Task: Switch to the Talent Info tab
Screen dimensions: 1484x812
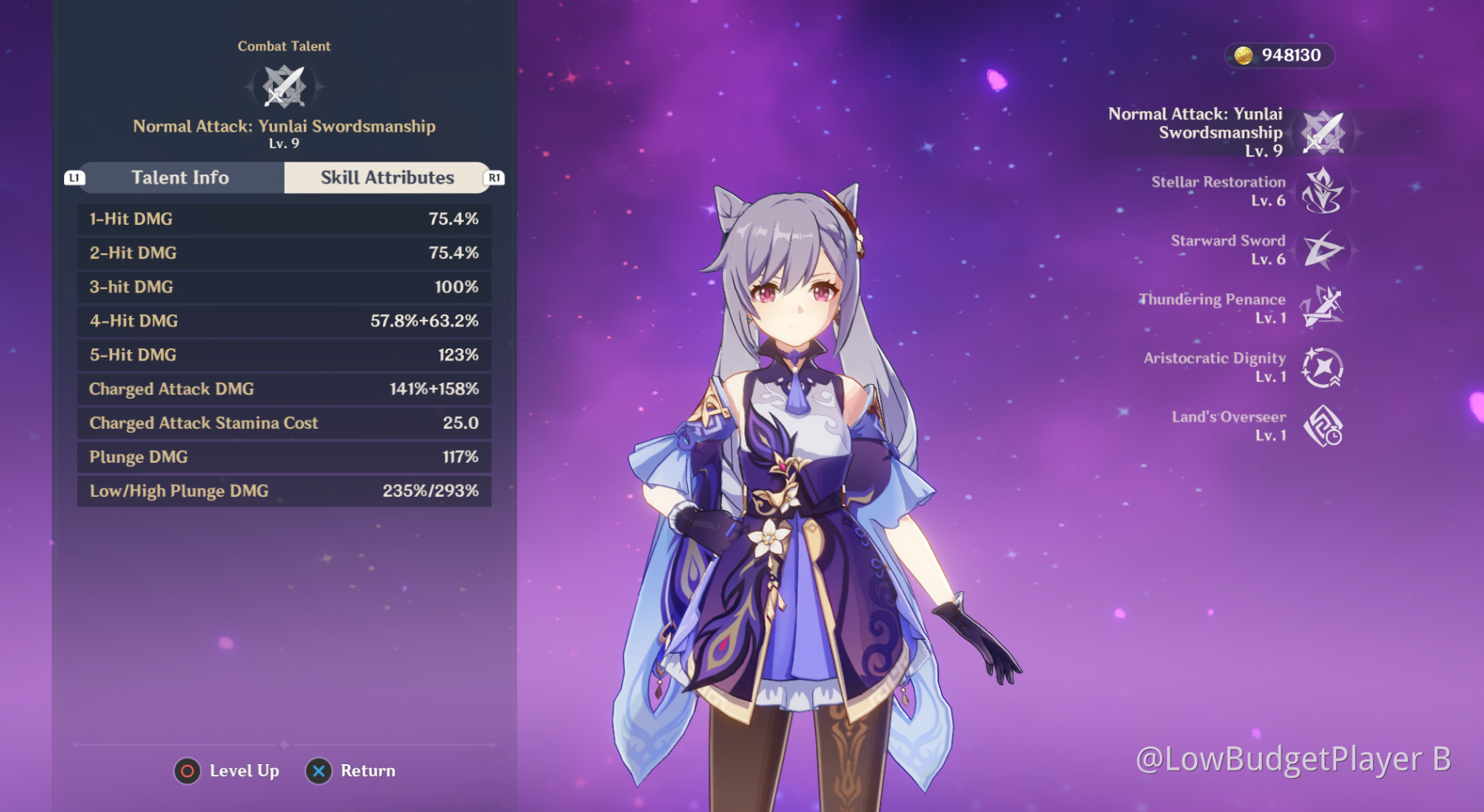Action: coord(180,178)
